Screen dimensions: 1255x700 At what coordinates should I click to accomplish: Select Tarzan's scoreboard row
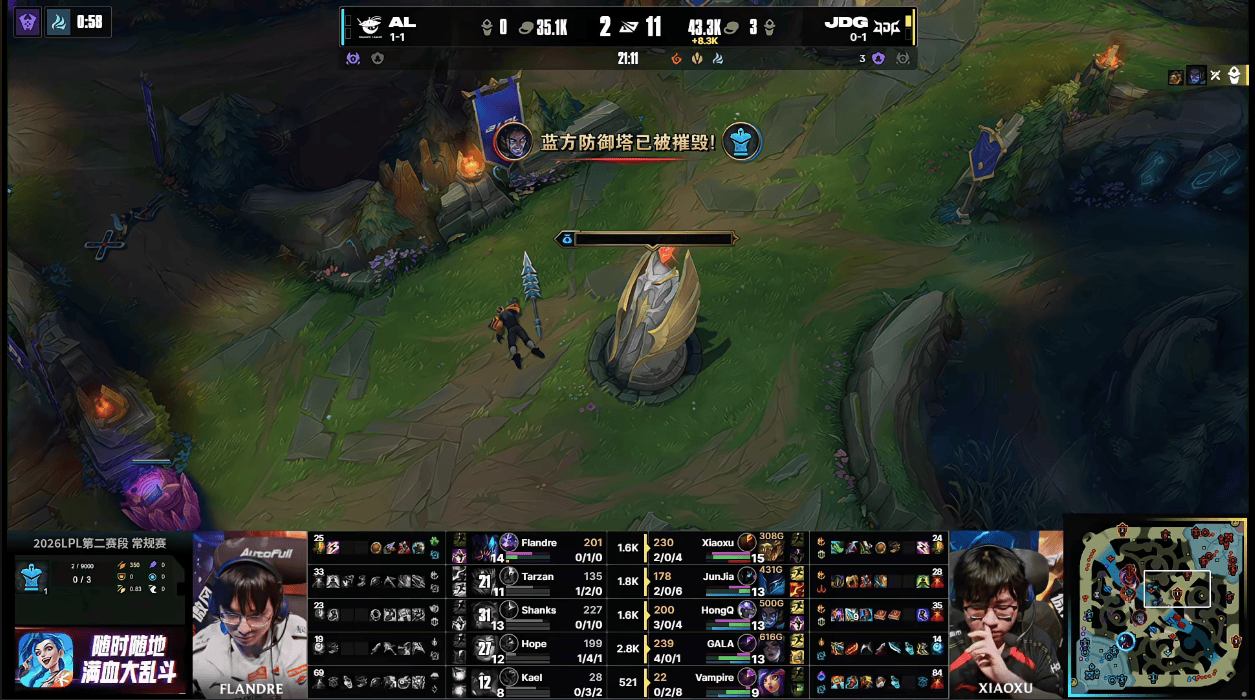[x=538, y=581]
